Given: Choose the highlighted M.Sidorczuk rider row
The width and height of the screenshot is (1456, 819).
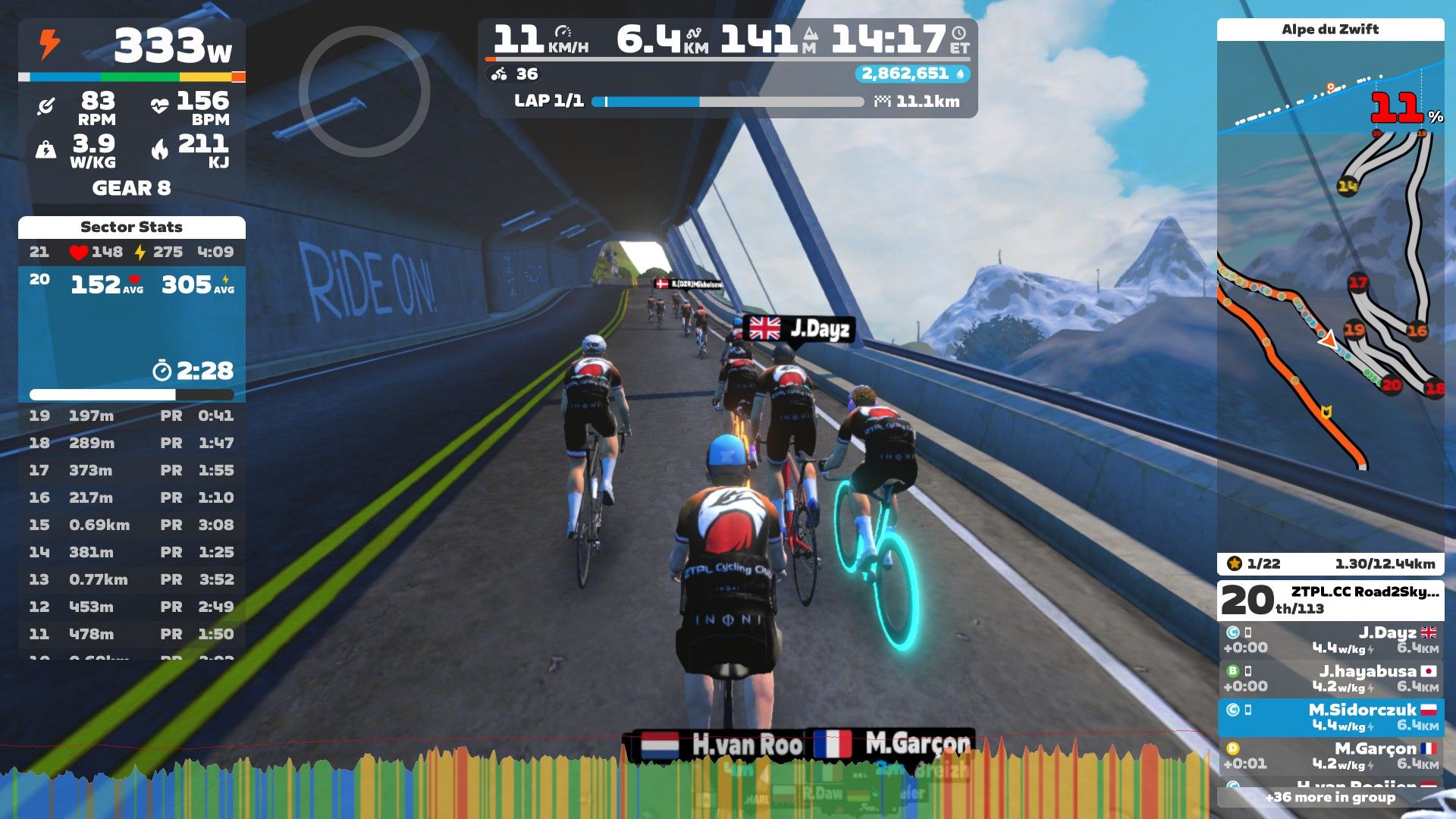Looking at the screenshot, I should pos(1331,717).
